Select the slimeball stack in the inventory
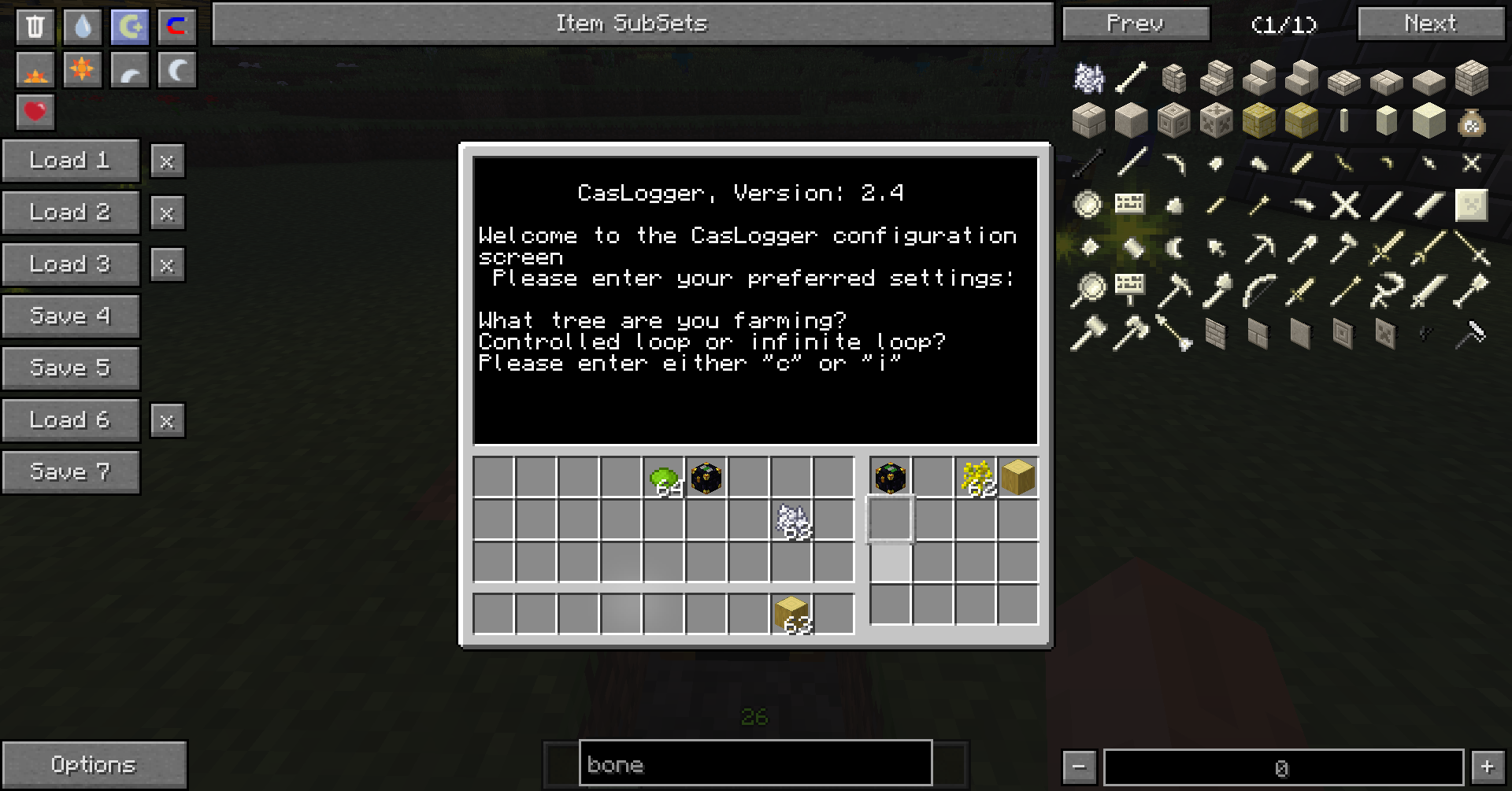1512x791 pixels. (x=664, y=478)
